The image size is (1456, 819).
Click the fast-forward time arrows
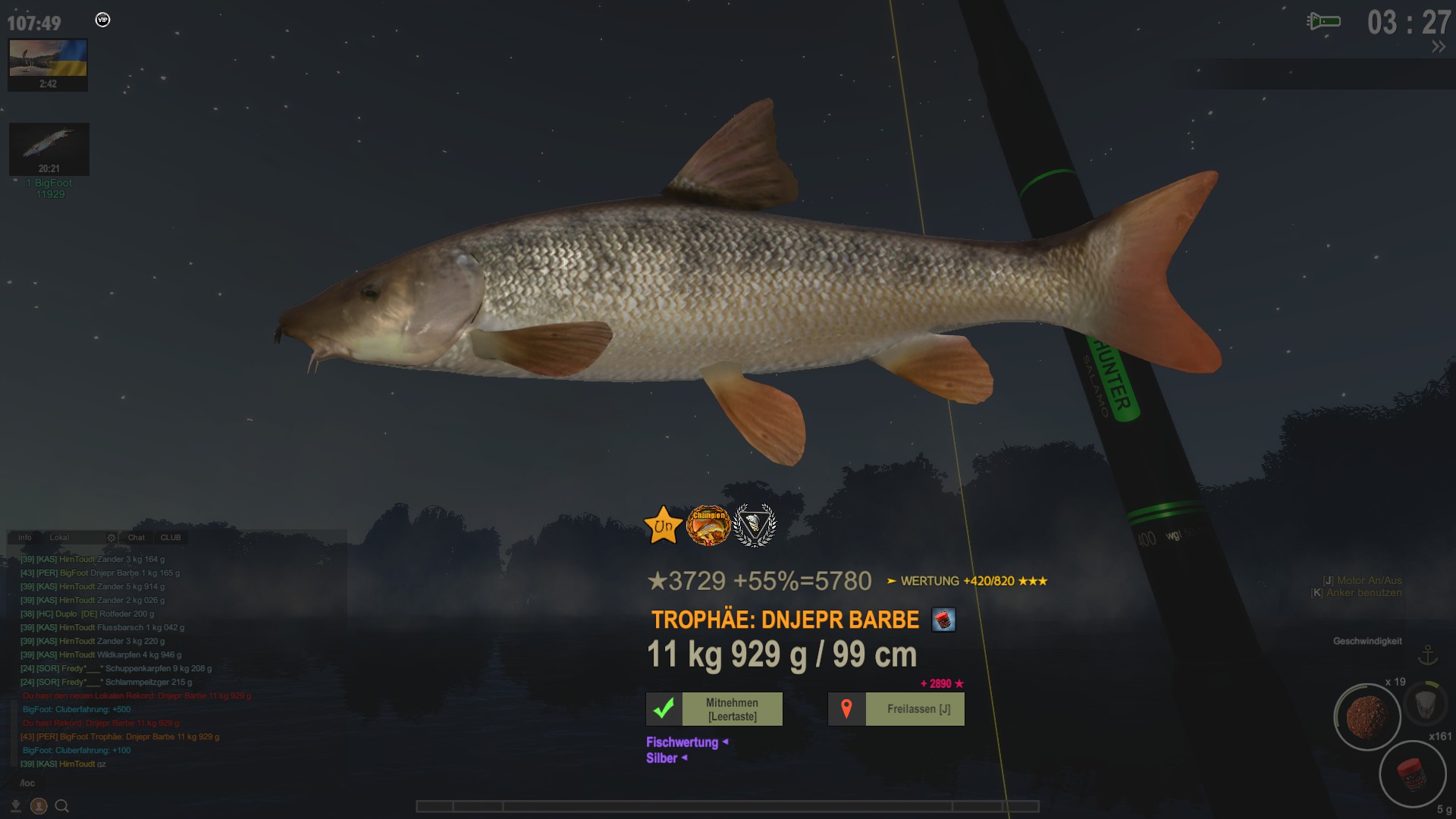(1439, 47)
